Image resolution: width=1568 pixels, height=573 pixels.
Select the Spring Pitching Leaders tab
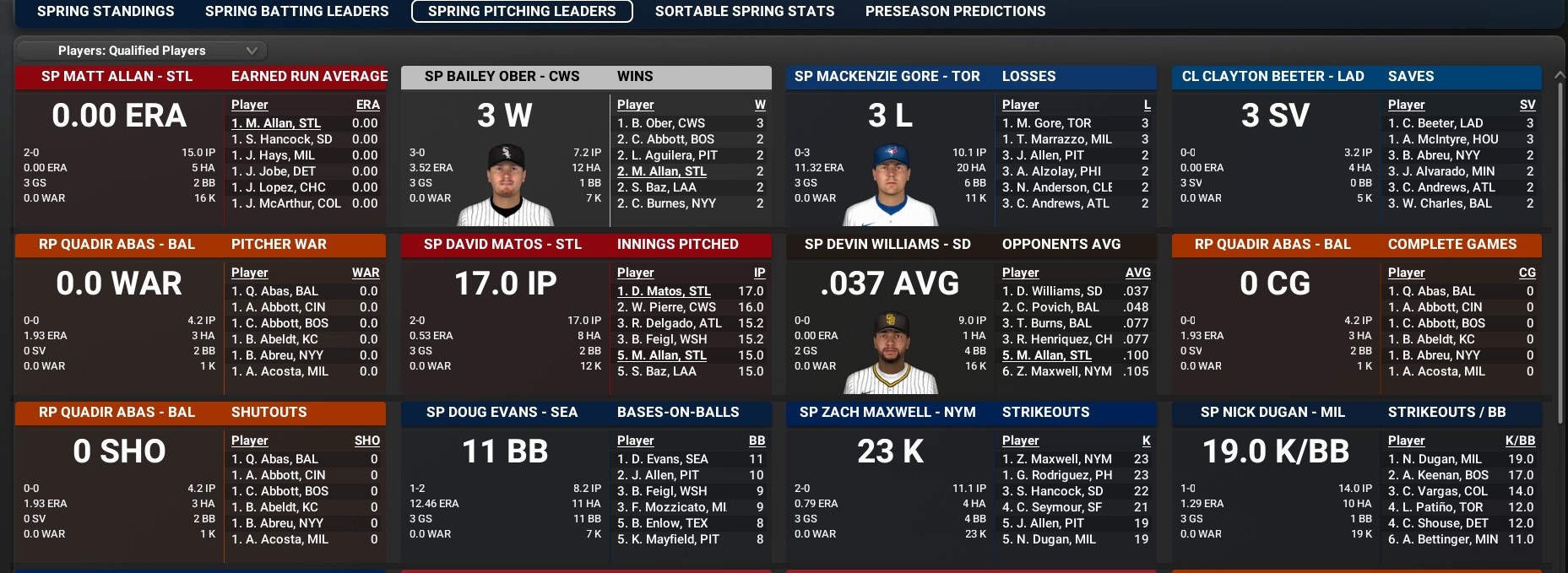pyautogui.click(x=522, y=11)
